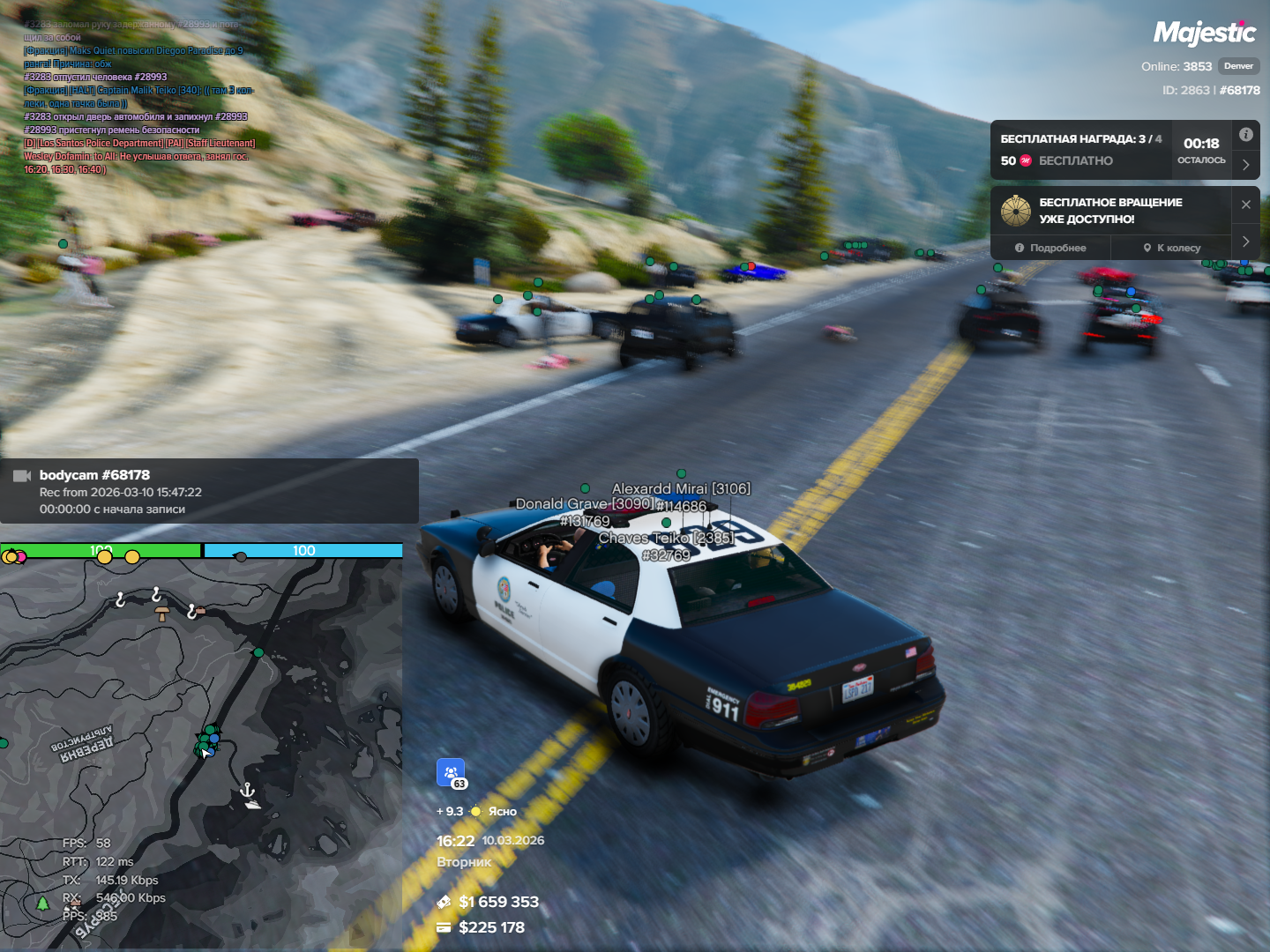The width and height of the screenshot is (1270, 952).
Task: Open the «Подробнее» details for the free spin
Action: point(1050,248)
